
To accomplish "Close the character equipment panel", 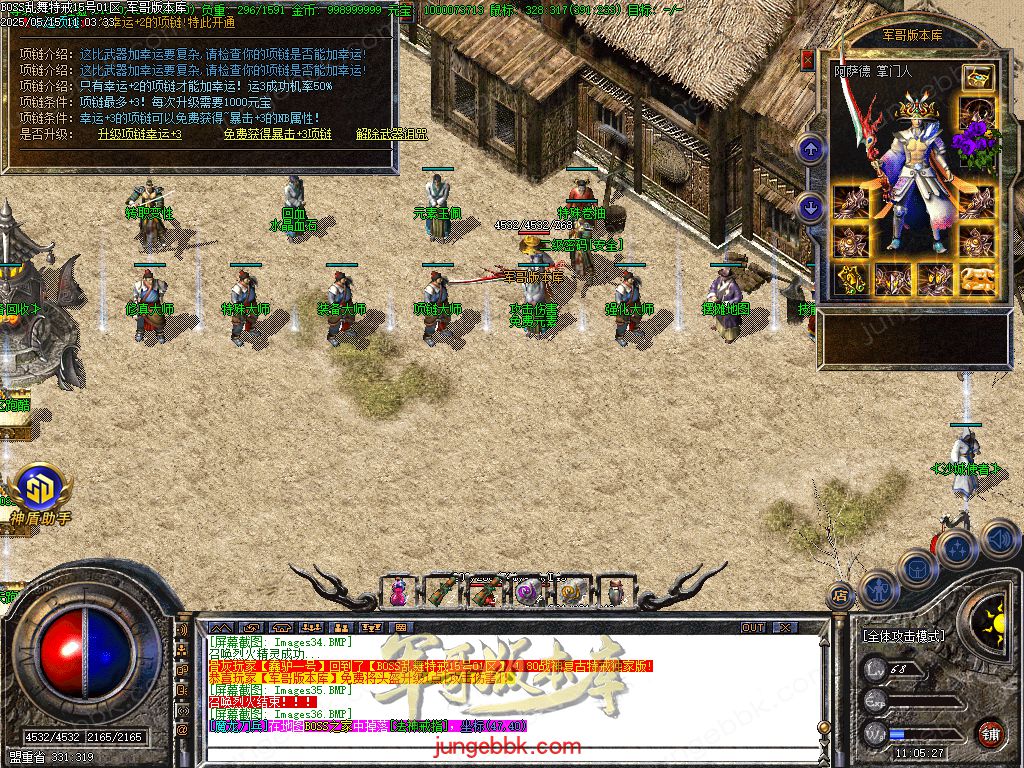I will pyautogui.click(x=807, y=60).
